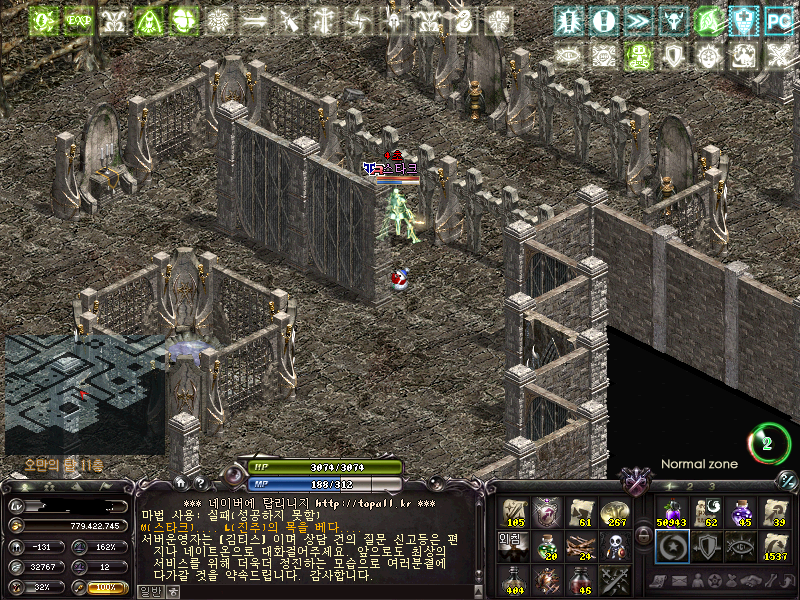Activate the crossed swords skill slot
Image resolution: width=800 pixels, height=600 pixels.
coord(614,579)
